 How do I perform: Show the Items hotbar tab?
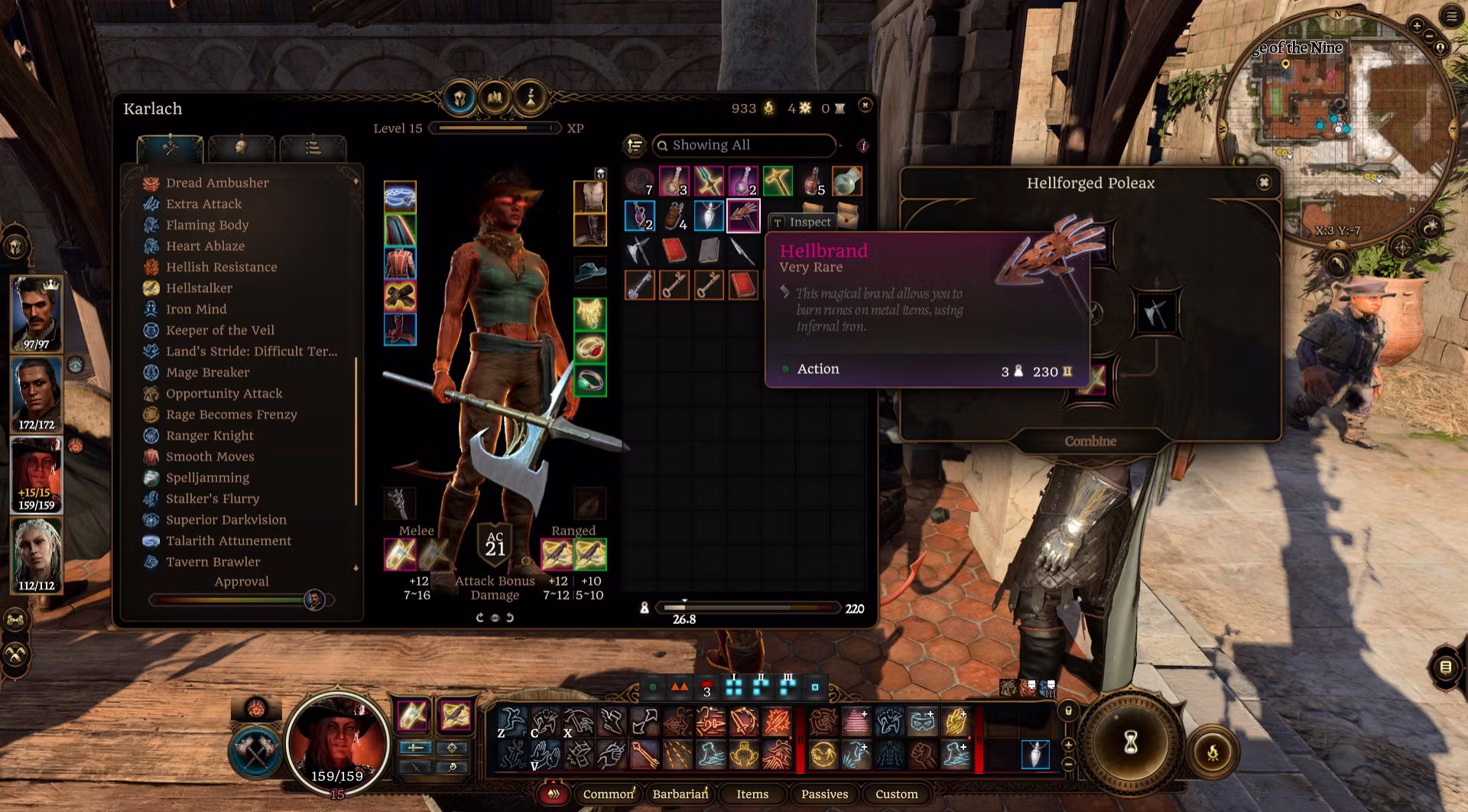coord(752,794)
